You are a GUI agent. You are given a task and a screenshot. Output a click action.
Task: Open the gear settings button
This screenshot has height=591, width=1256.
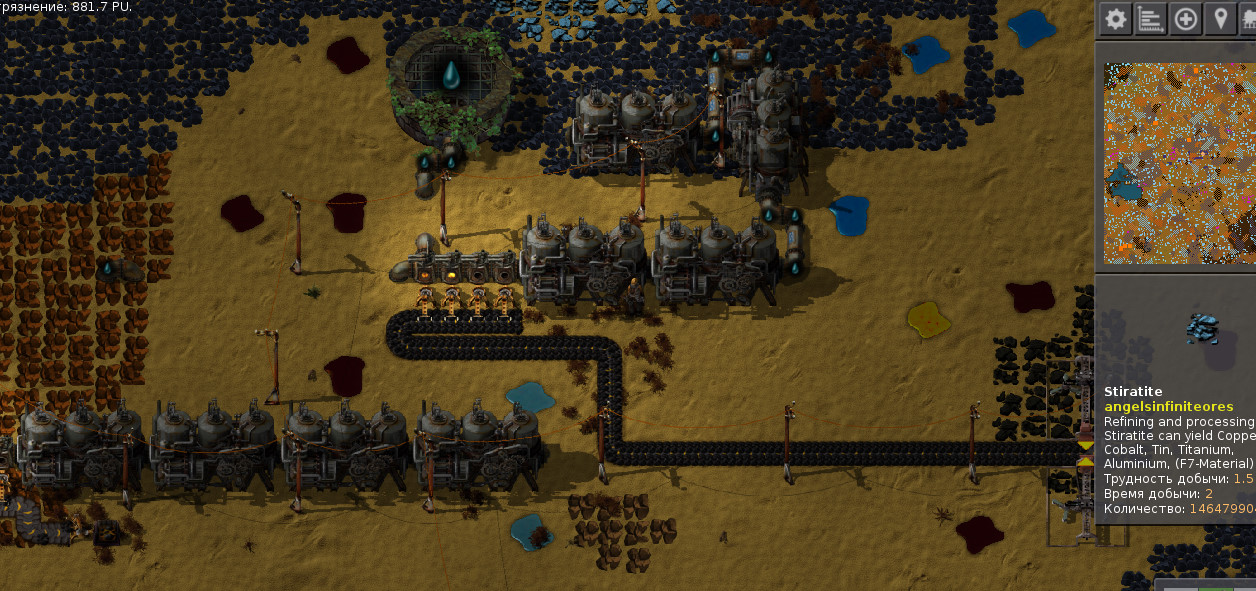[x=1115, y=19]
